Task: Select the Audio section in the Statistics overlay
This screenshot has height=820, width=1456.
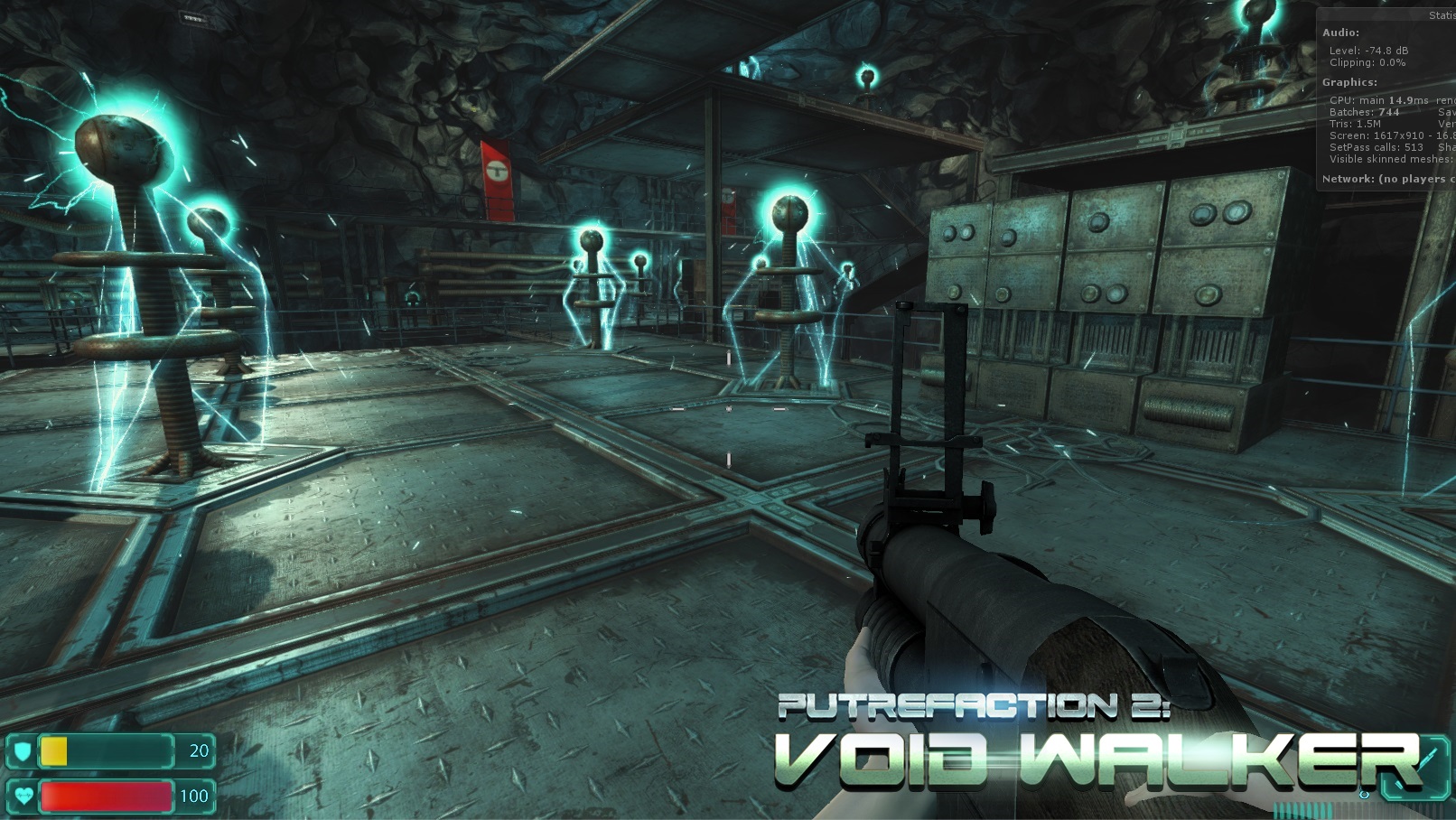Action: [x=1340, y=33]
